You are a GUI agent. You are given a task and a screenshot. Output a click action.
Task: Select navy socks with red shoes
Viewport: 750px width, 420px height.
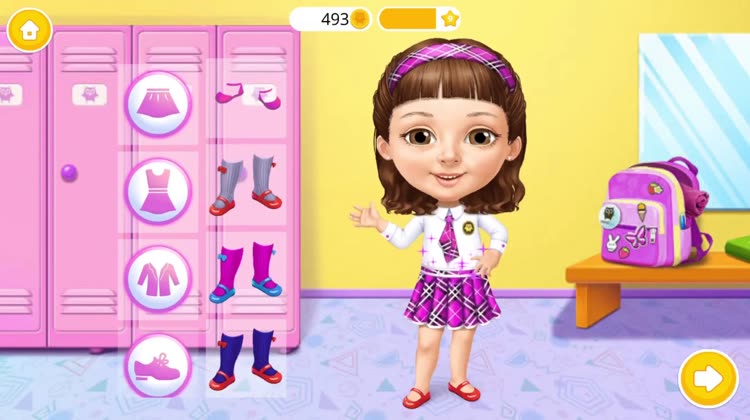tap(246, 358)
